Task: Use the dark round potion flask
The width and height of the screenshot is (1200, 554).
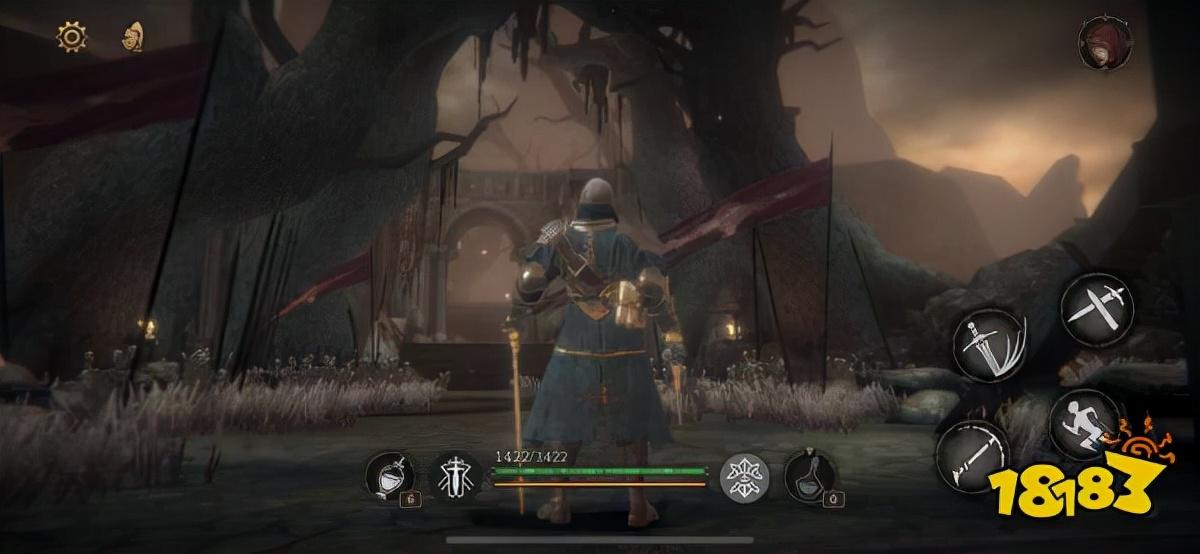Action: pos(808,474)
